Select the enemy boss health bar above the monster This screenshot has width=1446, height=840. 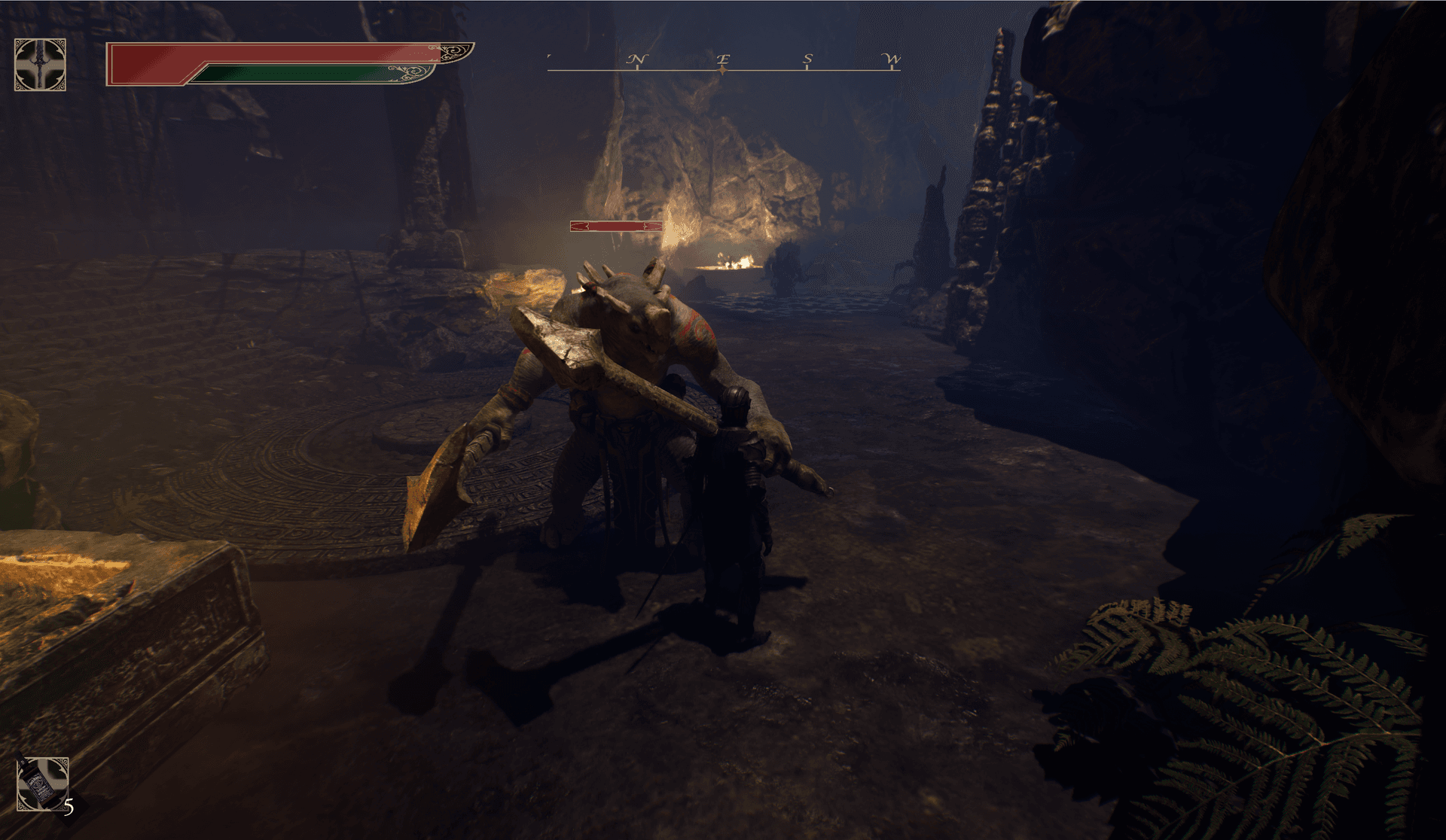618,226
